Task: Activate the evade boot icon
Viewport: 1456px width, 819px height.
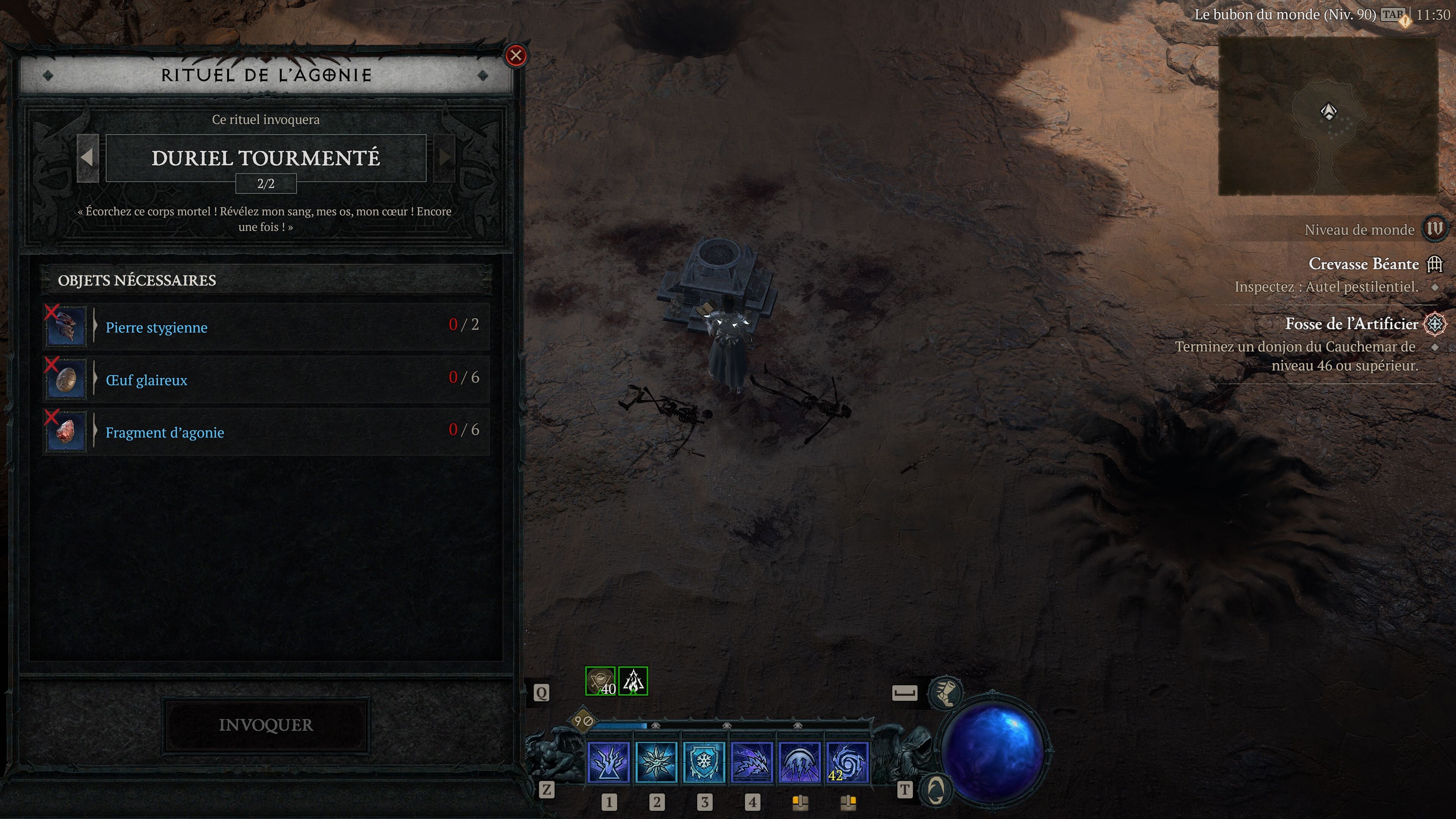Action: coord(945,693)
